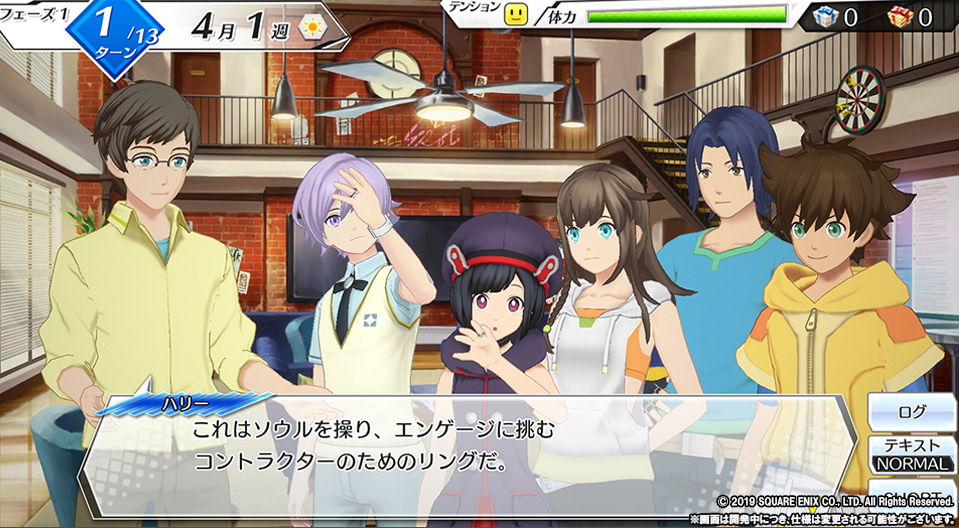Open the blue gift box icon
959x528 pixels.
823,16
